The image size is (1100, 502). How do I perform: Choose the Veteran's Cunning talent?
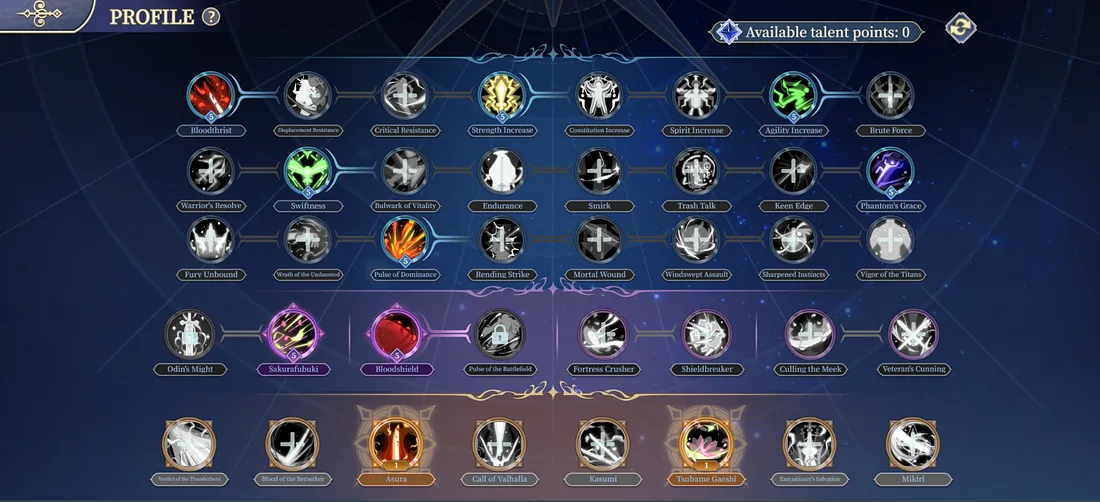pos(912,333)
